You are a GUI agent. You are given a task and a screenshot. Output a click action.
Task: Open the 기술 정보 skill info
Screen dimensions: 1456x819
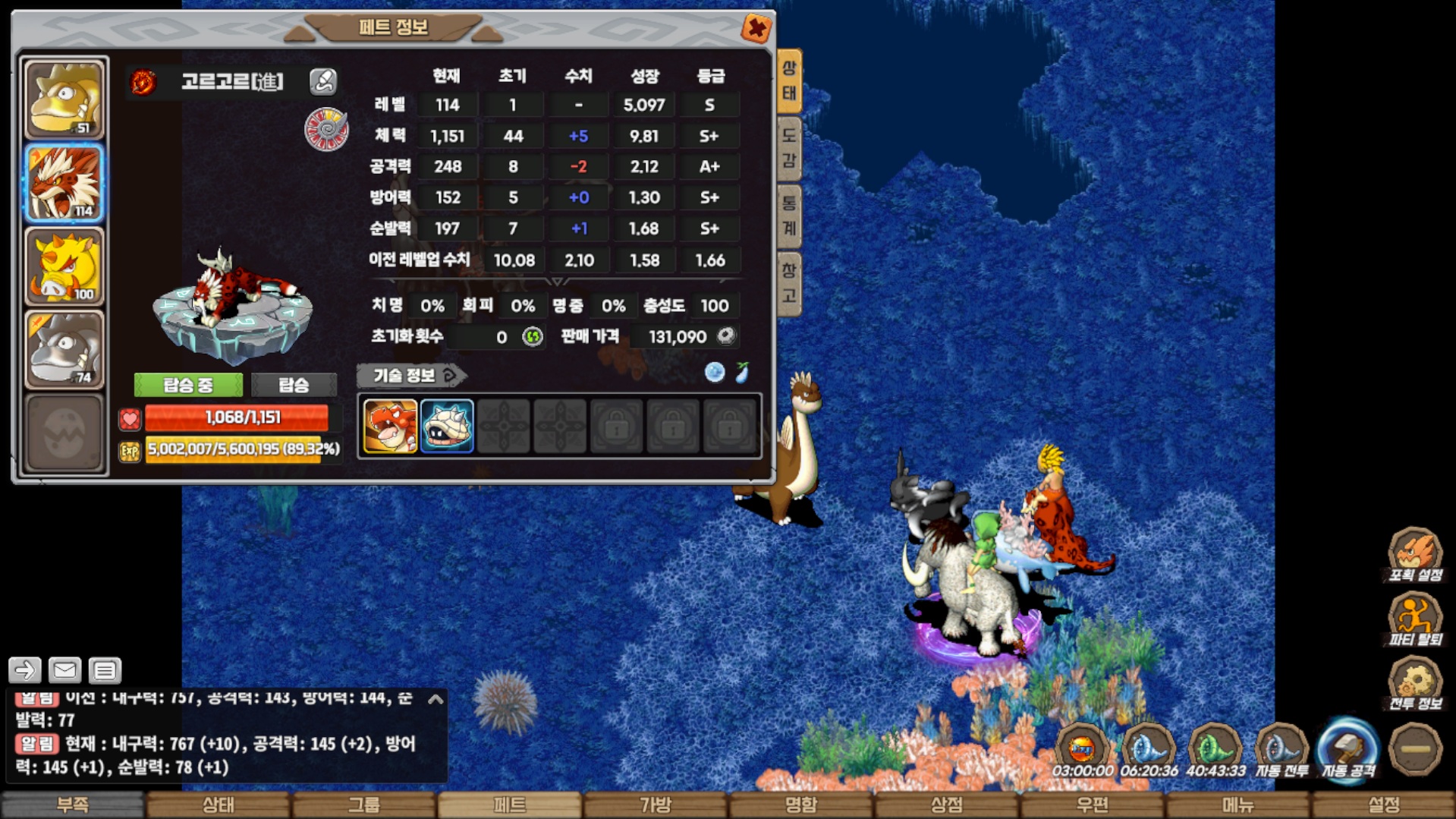411,375
